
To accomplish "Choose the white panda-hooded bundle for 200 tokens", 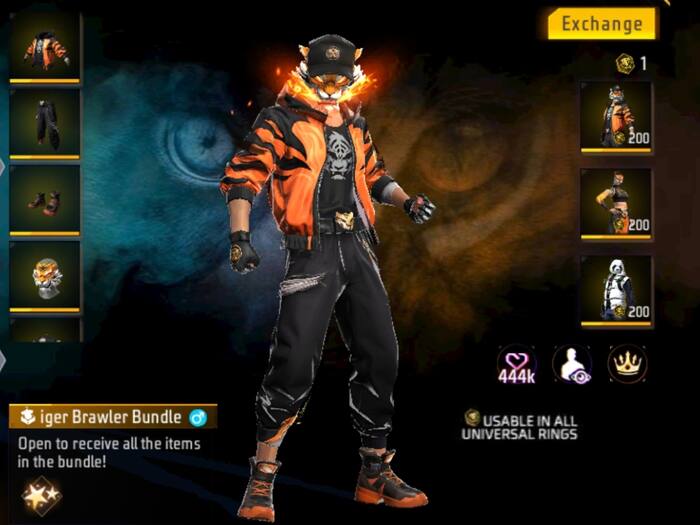I will pos(616,290).
